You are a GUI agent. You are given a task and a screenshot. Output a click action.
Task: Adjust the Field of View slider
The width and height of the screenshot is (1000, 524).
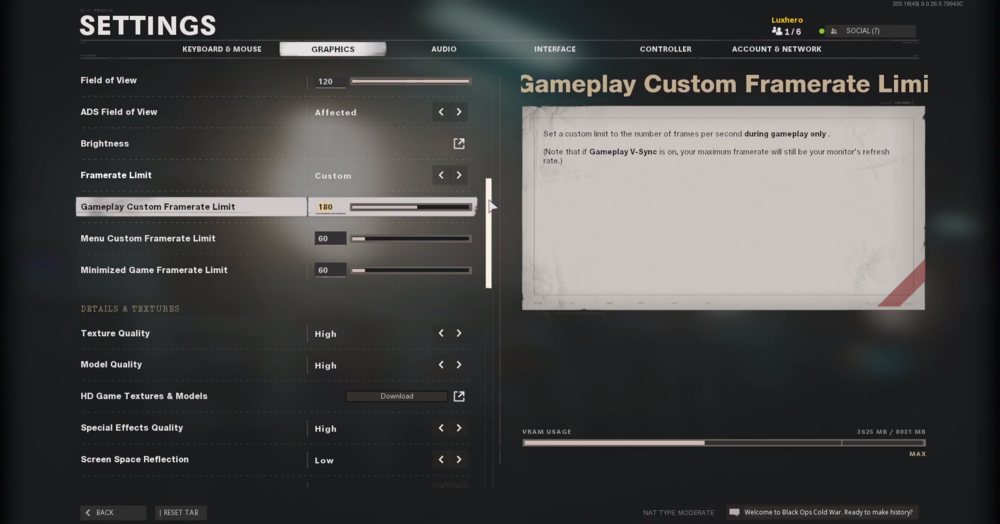(x=410, y=81)
